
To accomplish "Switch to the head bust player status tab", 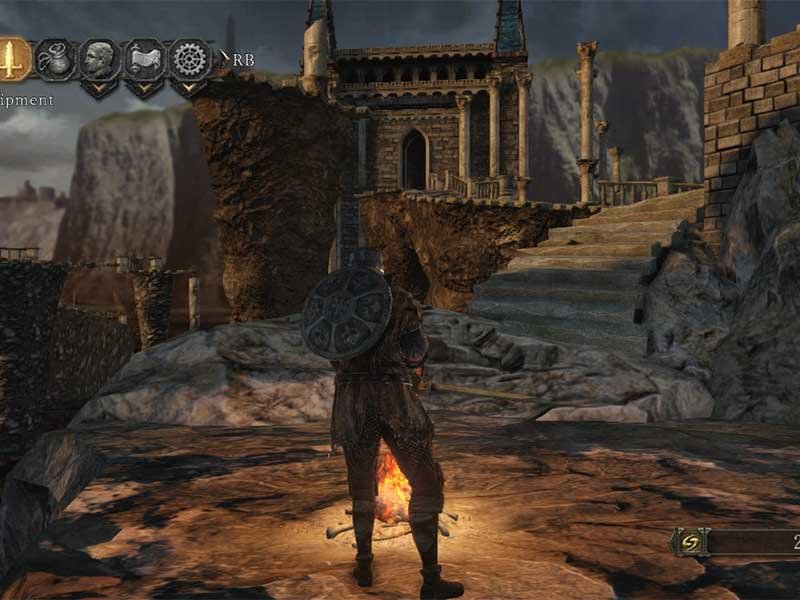I will [x=99, y=59].
